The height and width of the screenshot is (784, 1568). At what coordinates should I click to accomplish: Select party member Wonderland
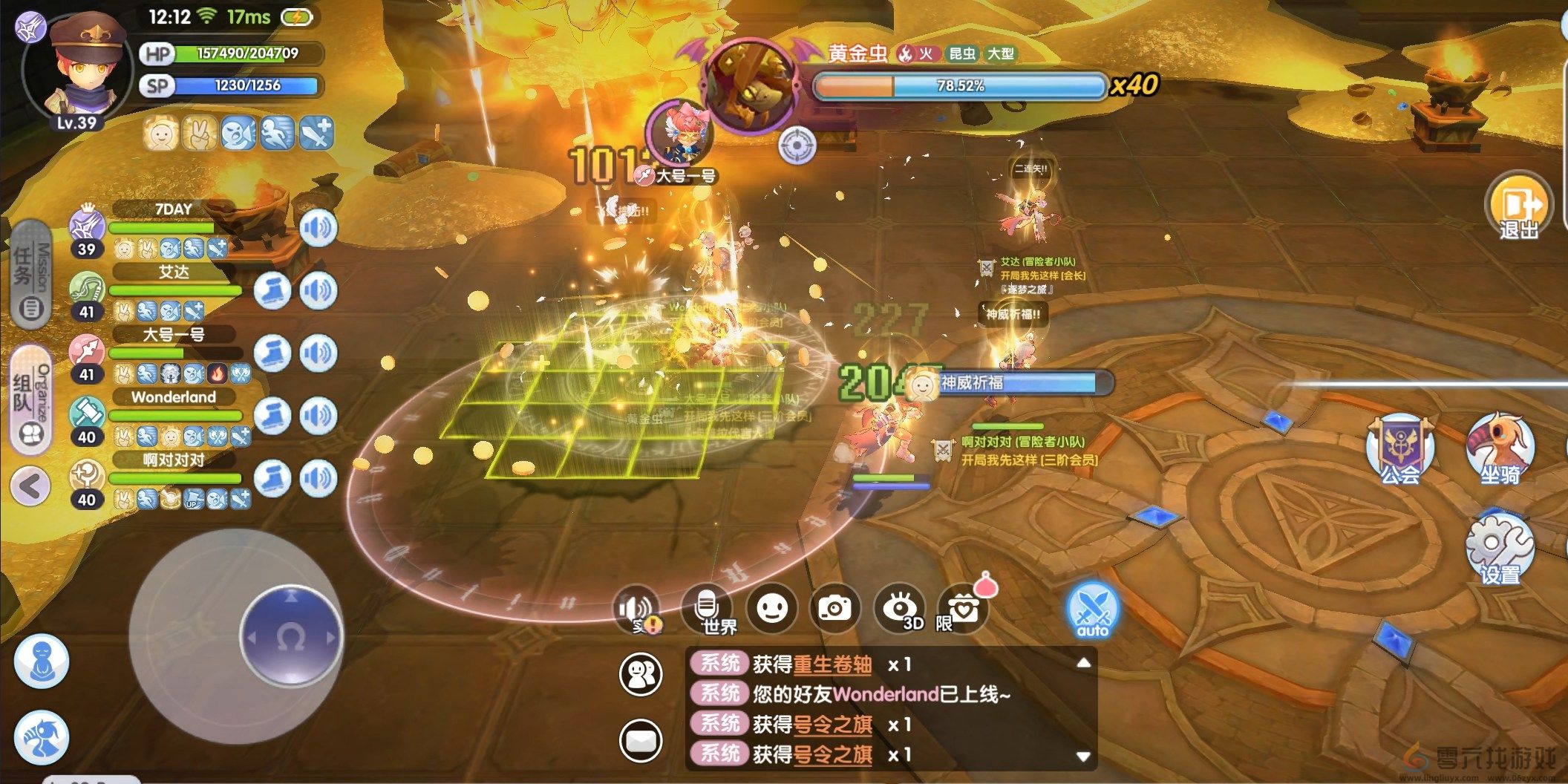tap(173, 398)
